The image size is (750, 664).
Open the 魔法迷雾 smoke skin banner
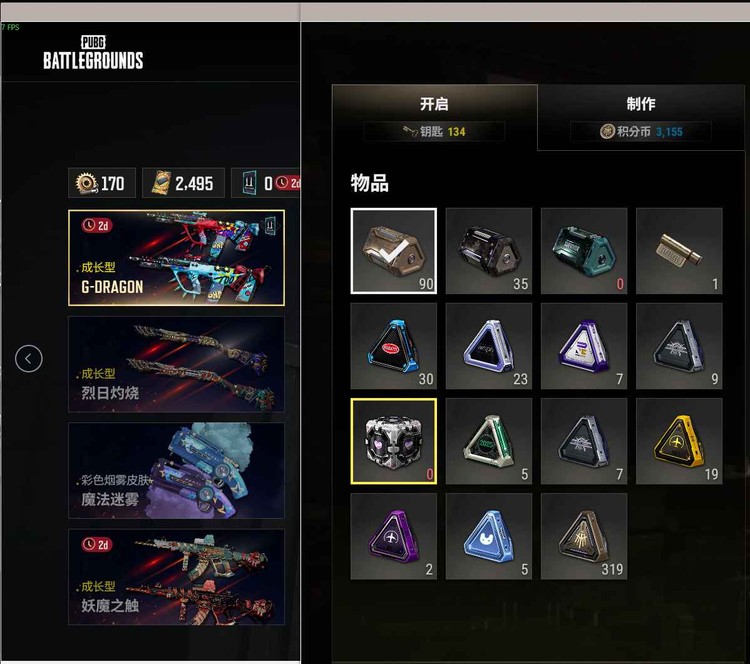click(176, 470)
